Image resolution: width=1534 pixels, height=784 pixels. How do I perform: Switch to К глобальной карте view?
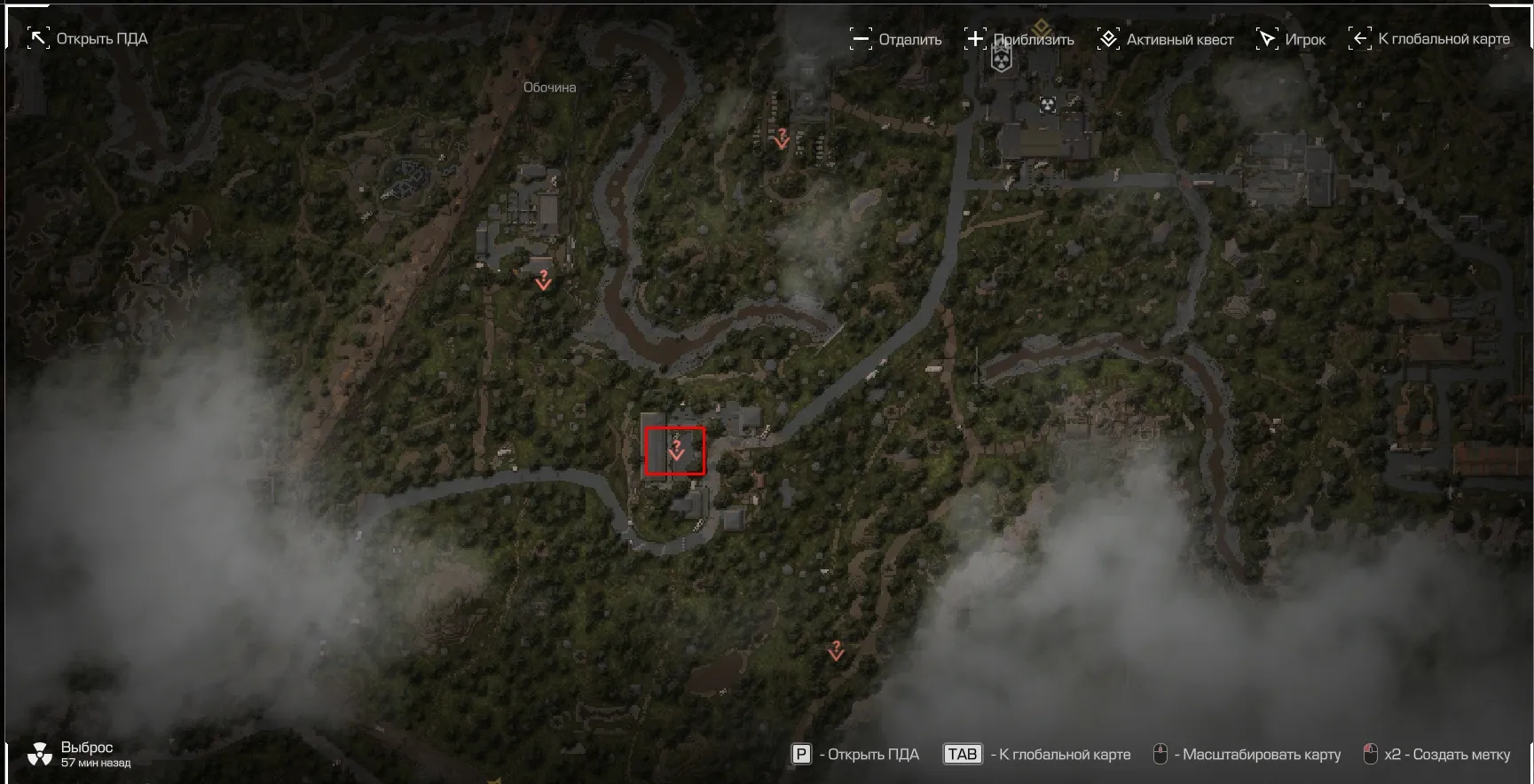click(x=1428, y=39)
